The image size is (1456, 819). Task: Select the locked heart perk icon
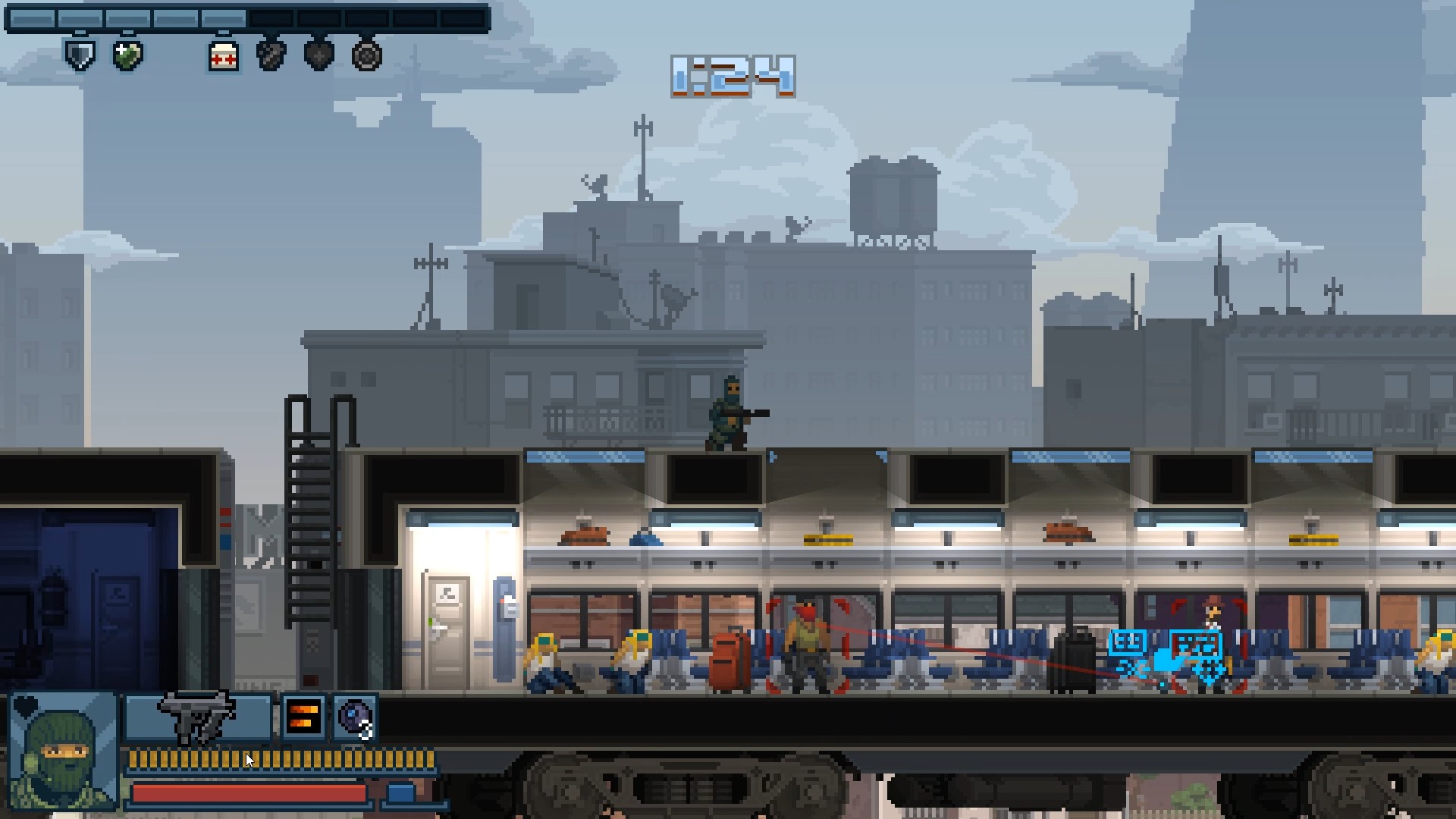pyautogui.click(x=317, y=55)
